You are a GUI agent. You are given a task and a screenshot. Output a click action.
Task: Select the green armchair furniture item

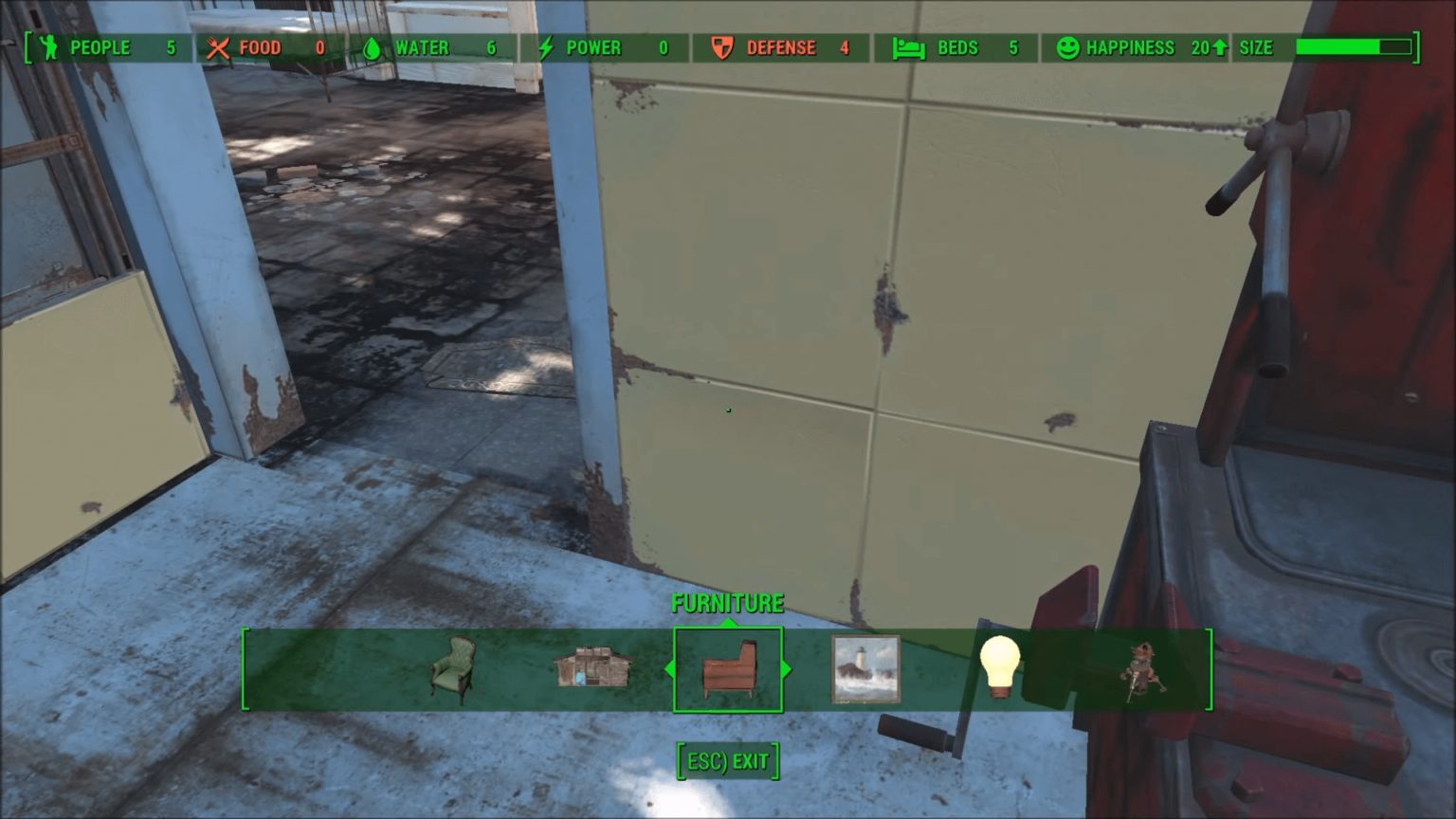tap(455, 670)
